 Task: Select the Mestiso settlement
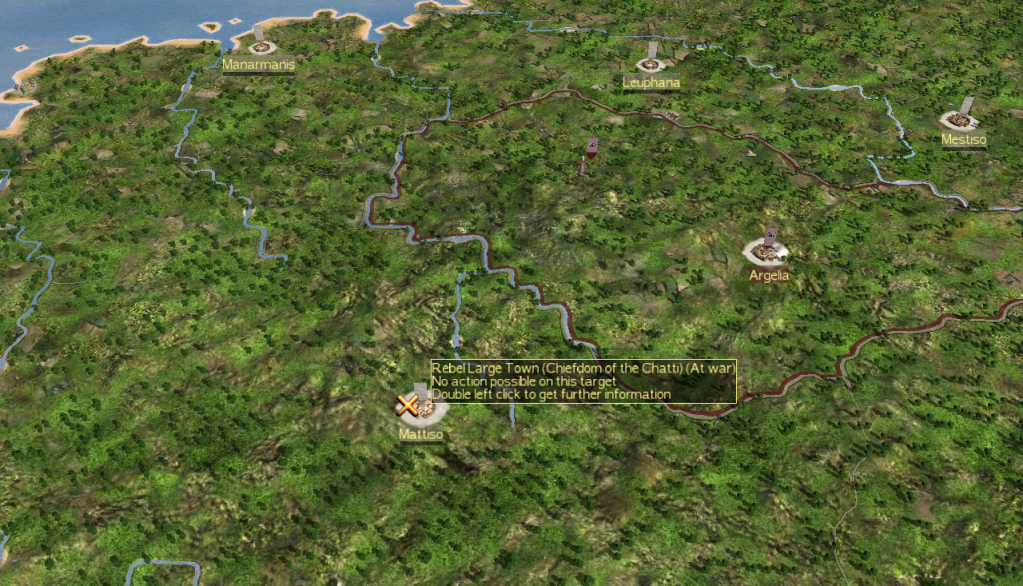(x=960, y=120)
